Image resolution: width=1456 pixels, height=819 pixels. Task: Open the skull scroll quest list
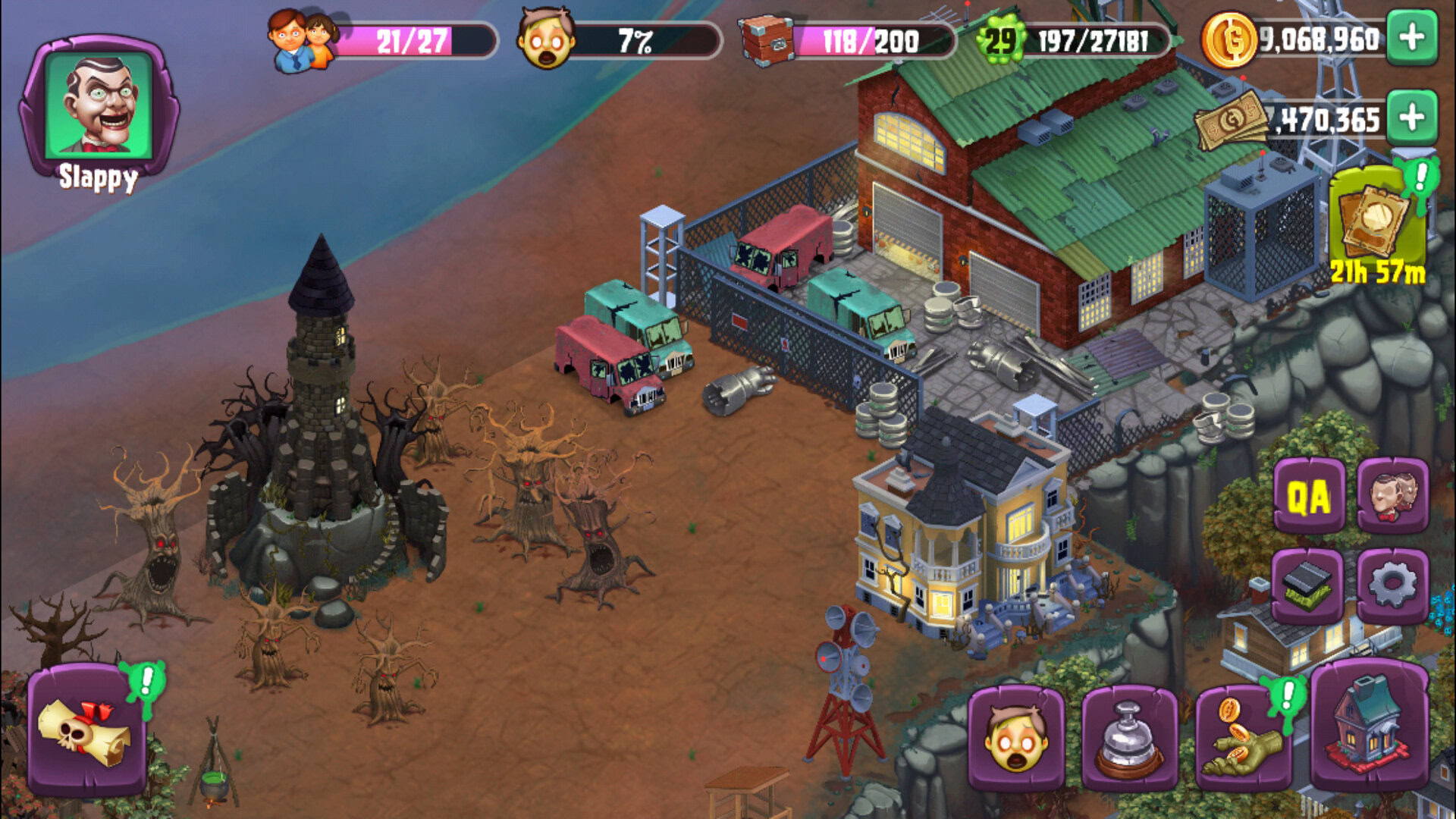86,730
